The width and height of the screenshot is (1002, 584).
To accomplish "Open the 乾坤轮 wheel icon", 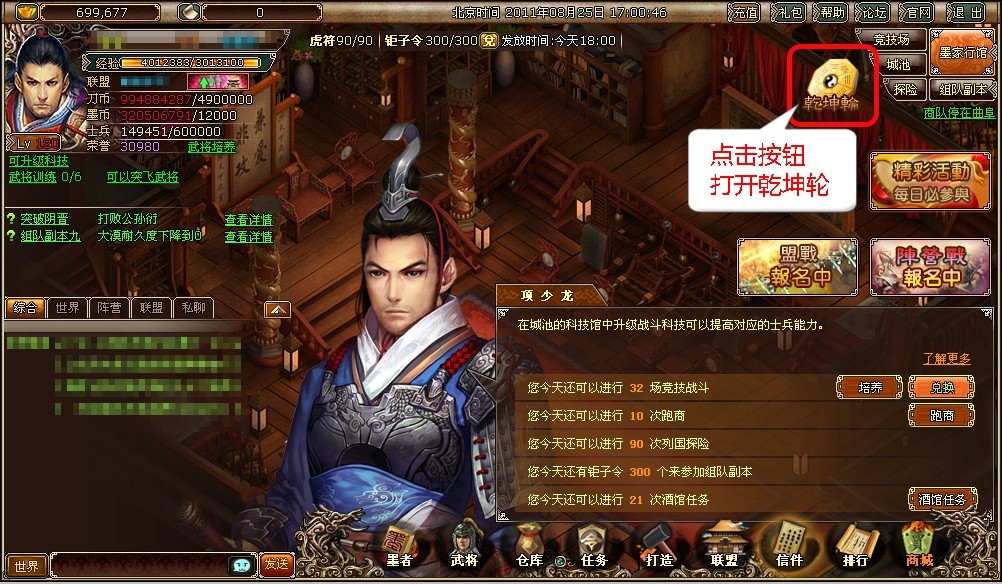I will tap(832, 83).
